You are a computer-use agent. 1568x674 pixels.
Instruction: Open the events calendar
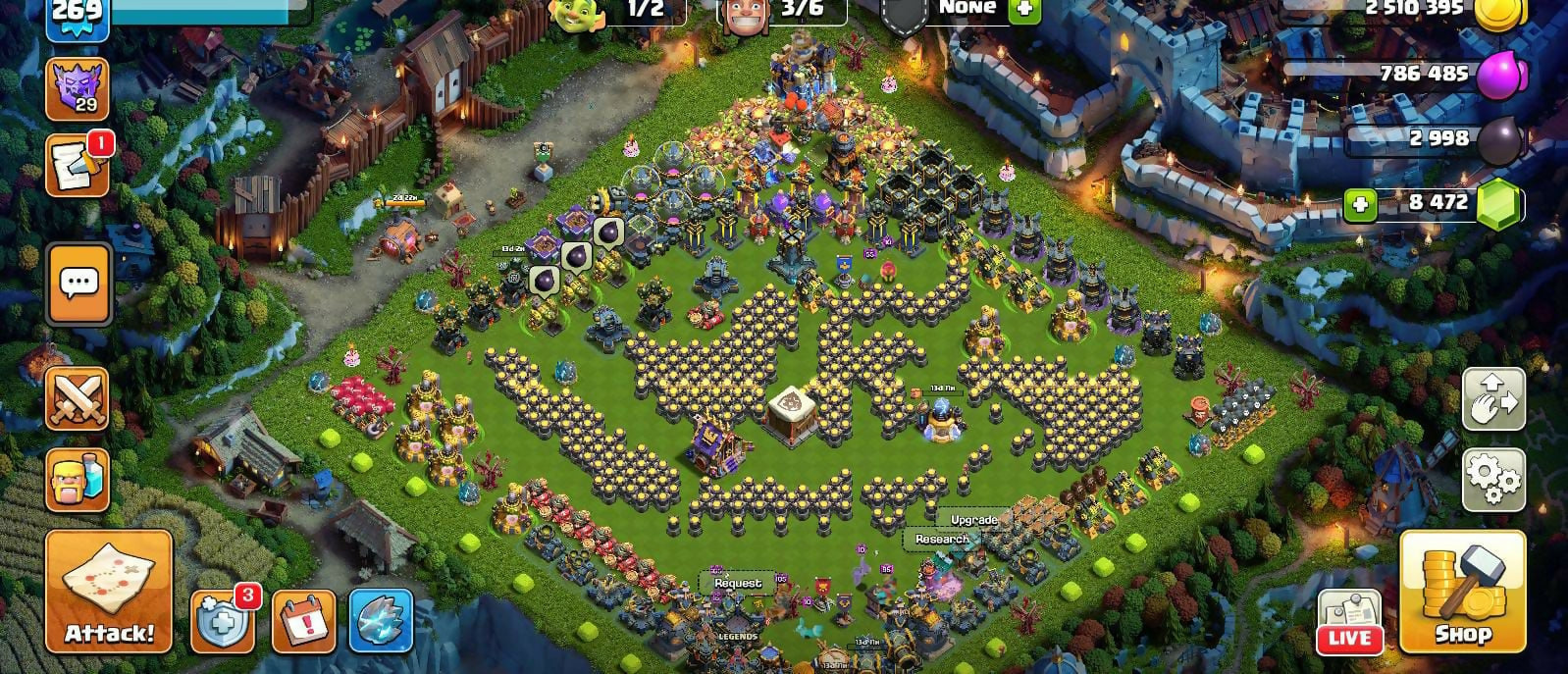click(x=303, y=621)
